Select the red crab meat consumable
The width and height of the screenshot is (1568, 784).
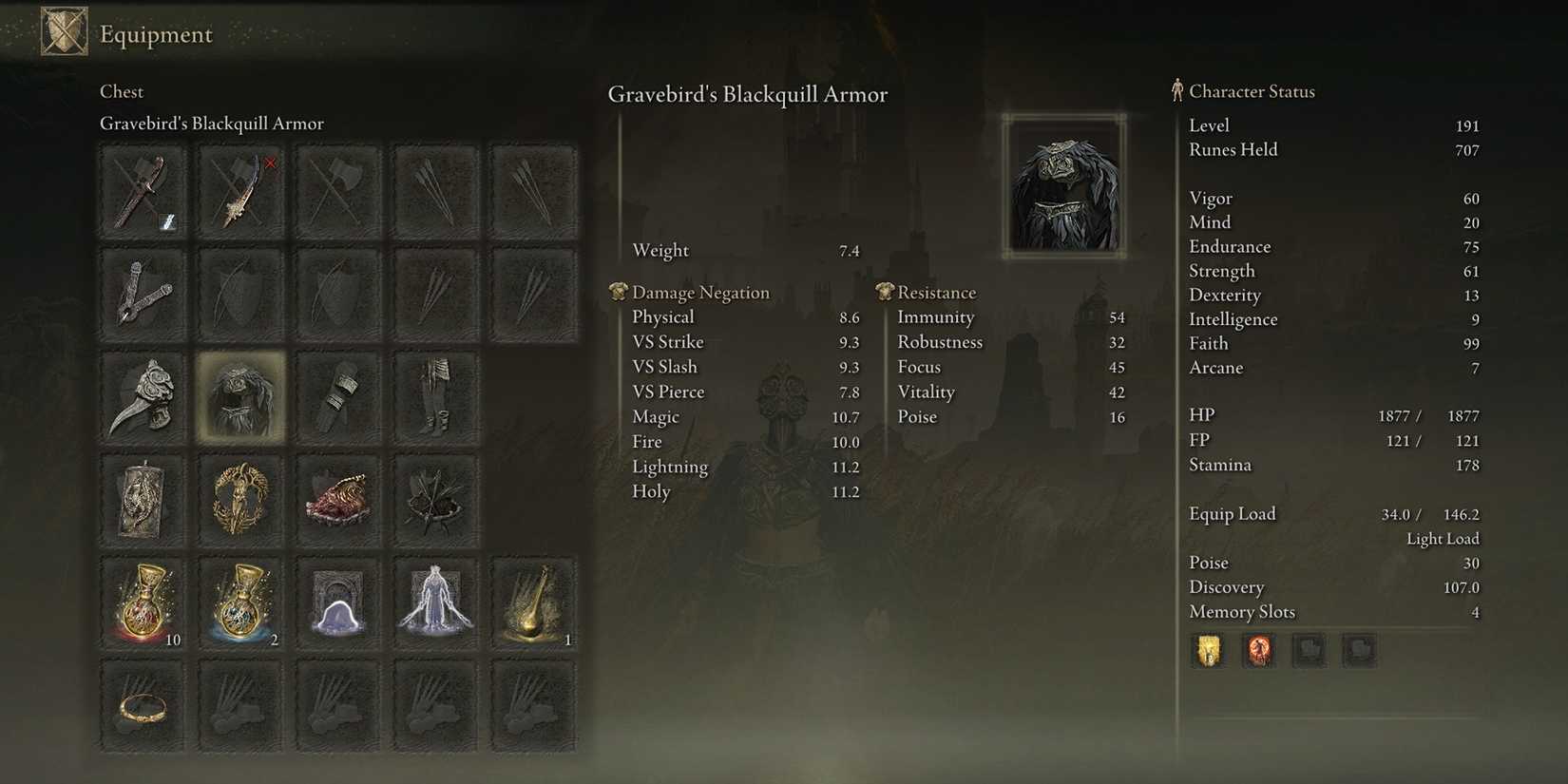click(x=337, y=499)
